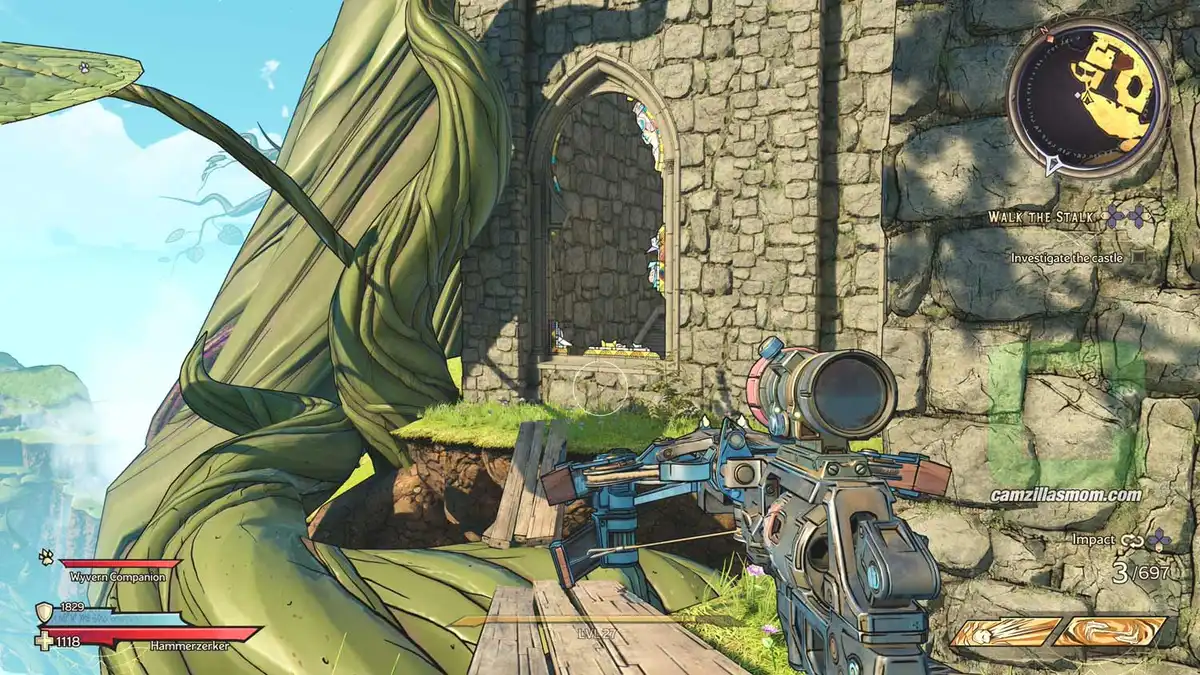Click the purple clover icon beside Impact

point(1158,540)
